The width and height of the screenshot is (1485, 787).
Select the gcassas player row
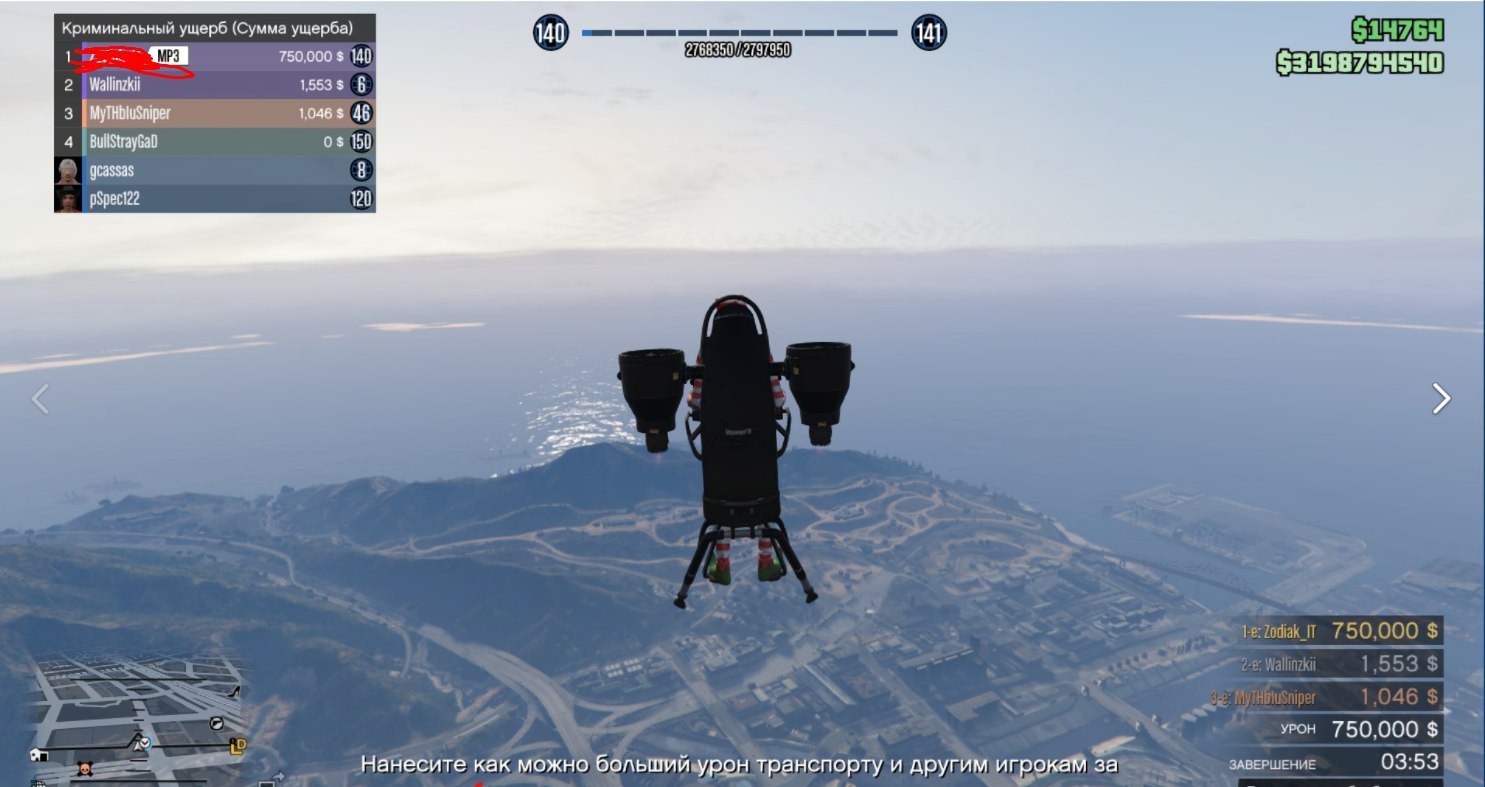pos(215,170)
